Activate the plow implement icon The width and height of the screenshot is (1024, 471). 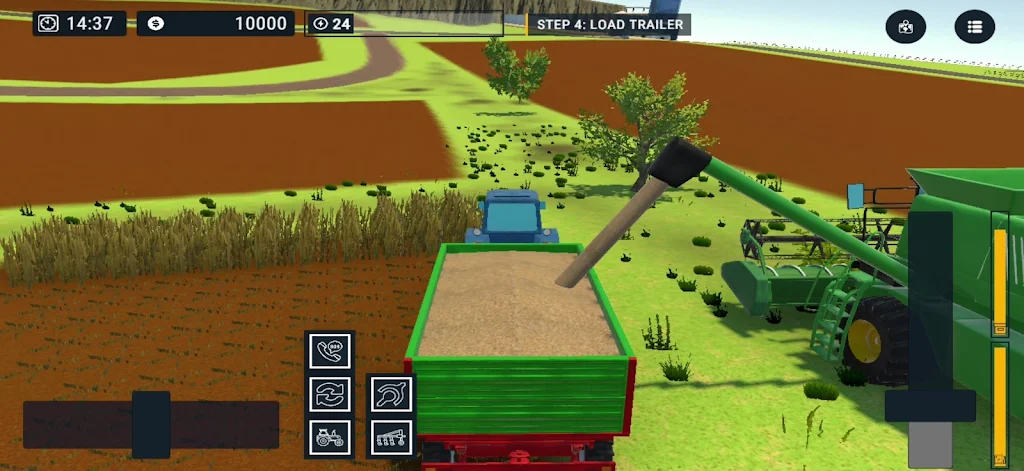(x=392, y=437)
